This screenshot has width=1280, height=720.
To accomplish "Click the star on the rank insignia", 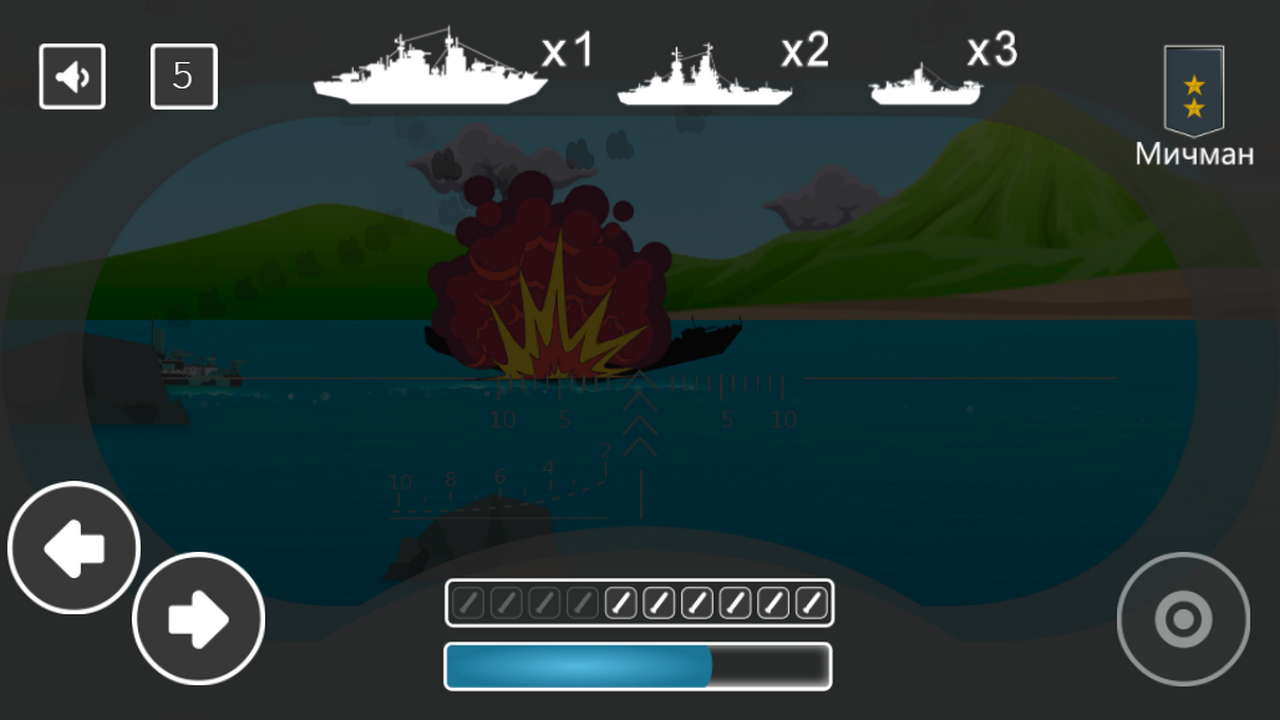I will pos(1192,85).
